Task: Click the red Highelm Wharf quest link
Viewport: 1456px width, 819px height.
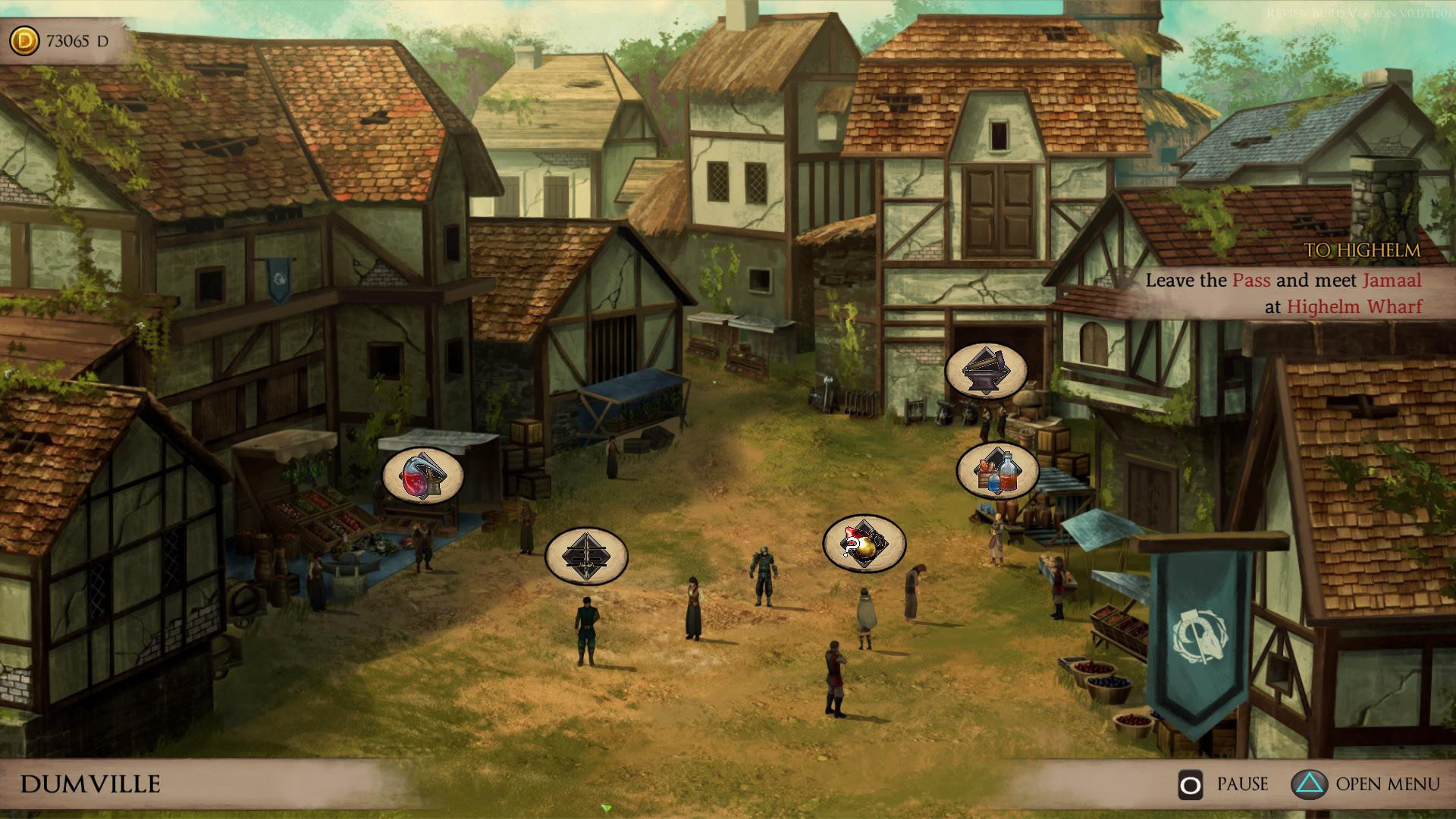Action: pyautogui.click(x=1355, y=307)
